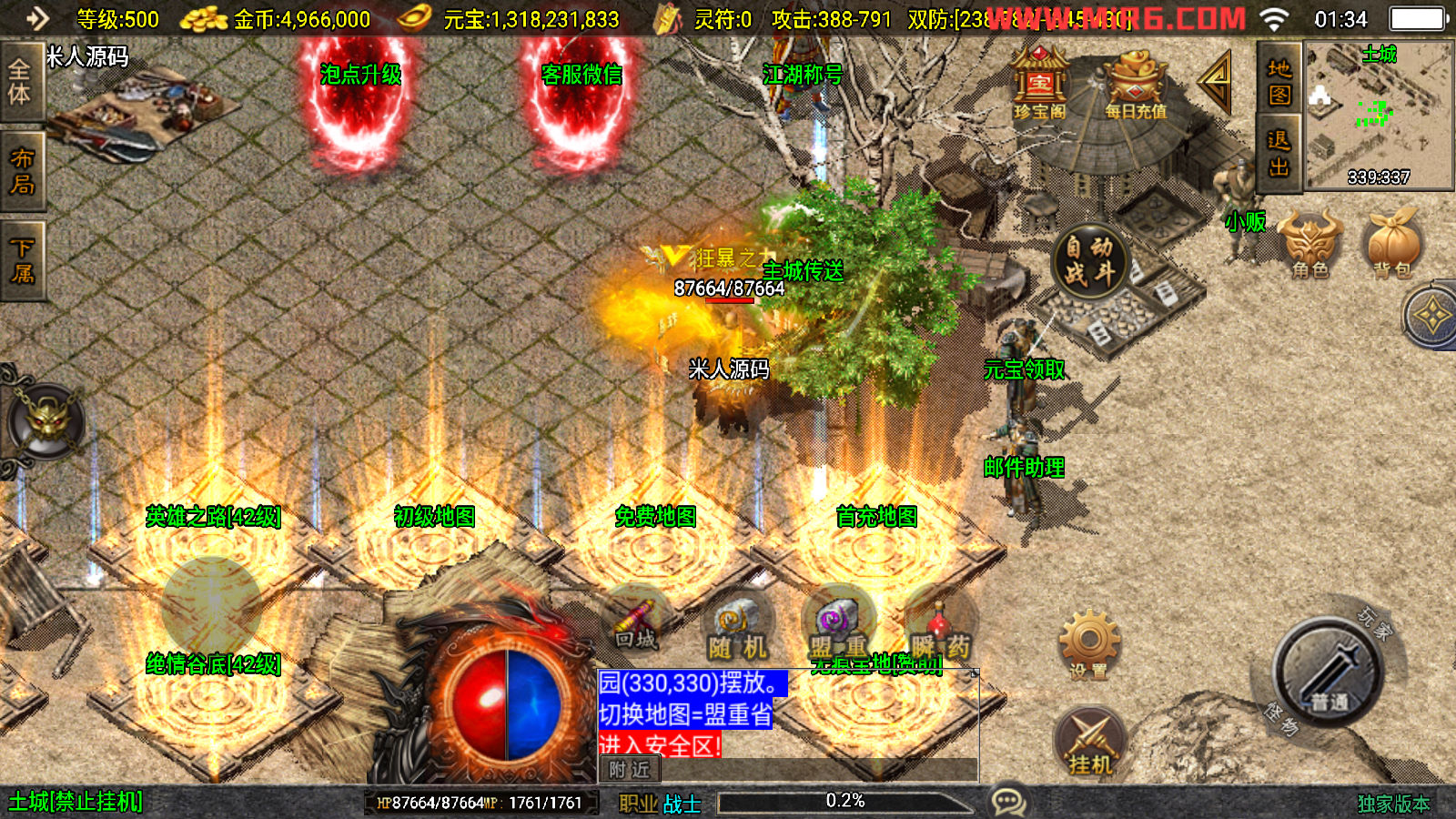1456x819 pixels.
Task: Switch to the 附近 chat channel
Action: (630, 770)
